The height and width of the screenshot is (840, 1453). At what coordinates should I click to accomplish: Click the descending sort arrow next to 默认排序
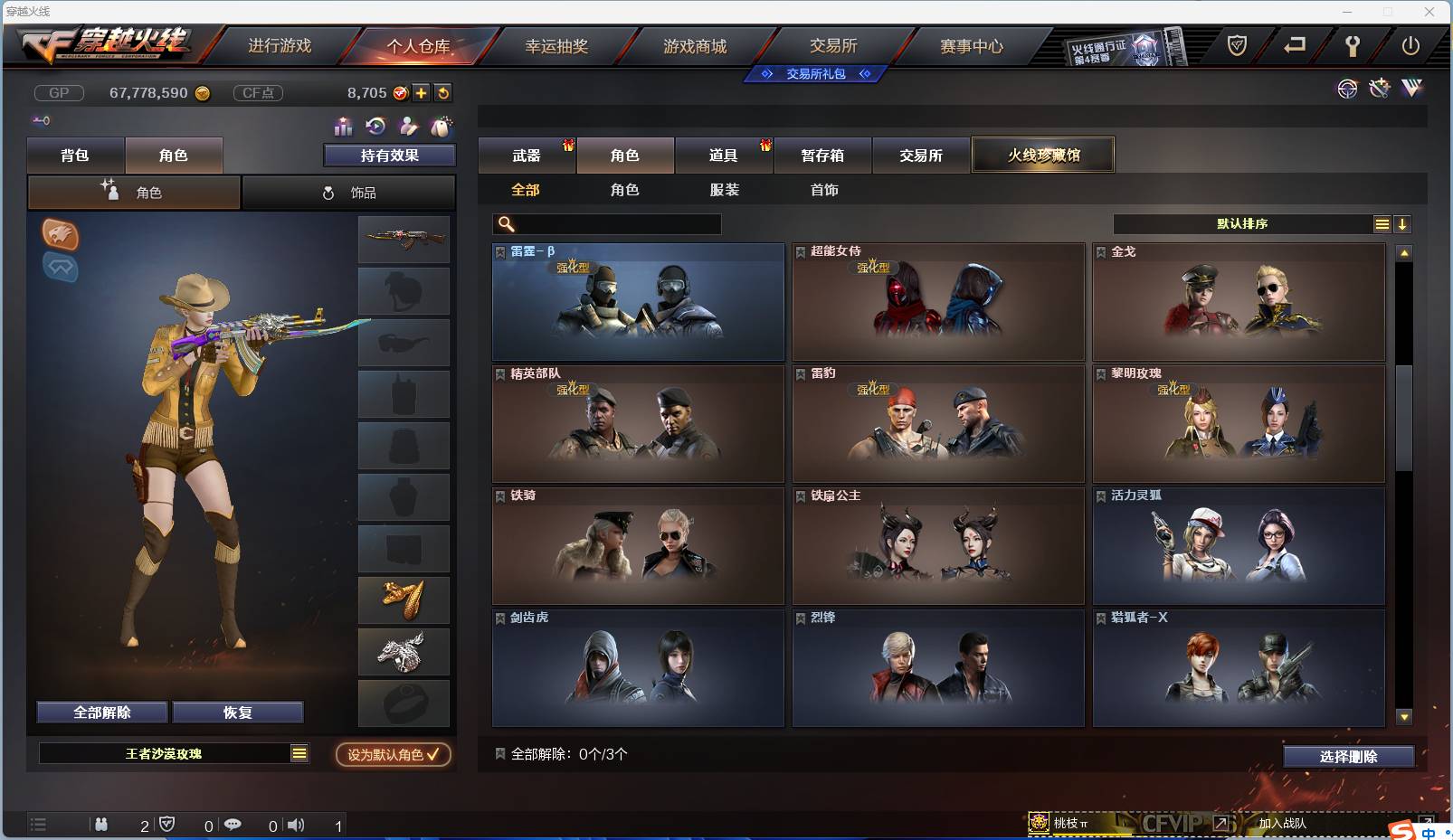click(x=1404, y=223)
